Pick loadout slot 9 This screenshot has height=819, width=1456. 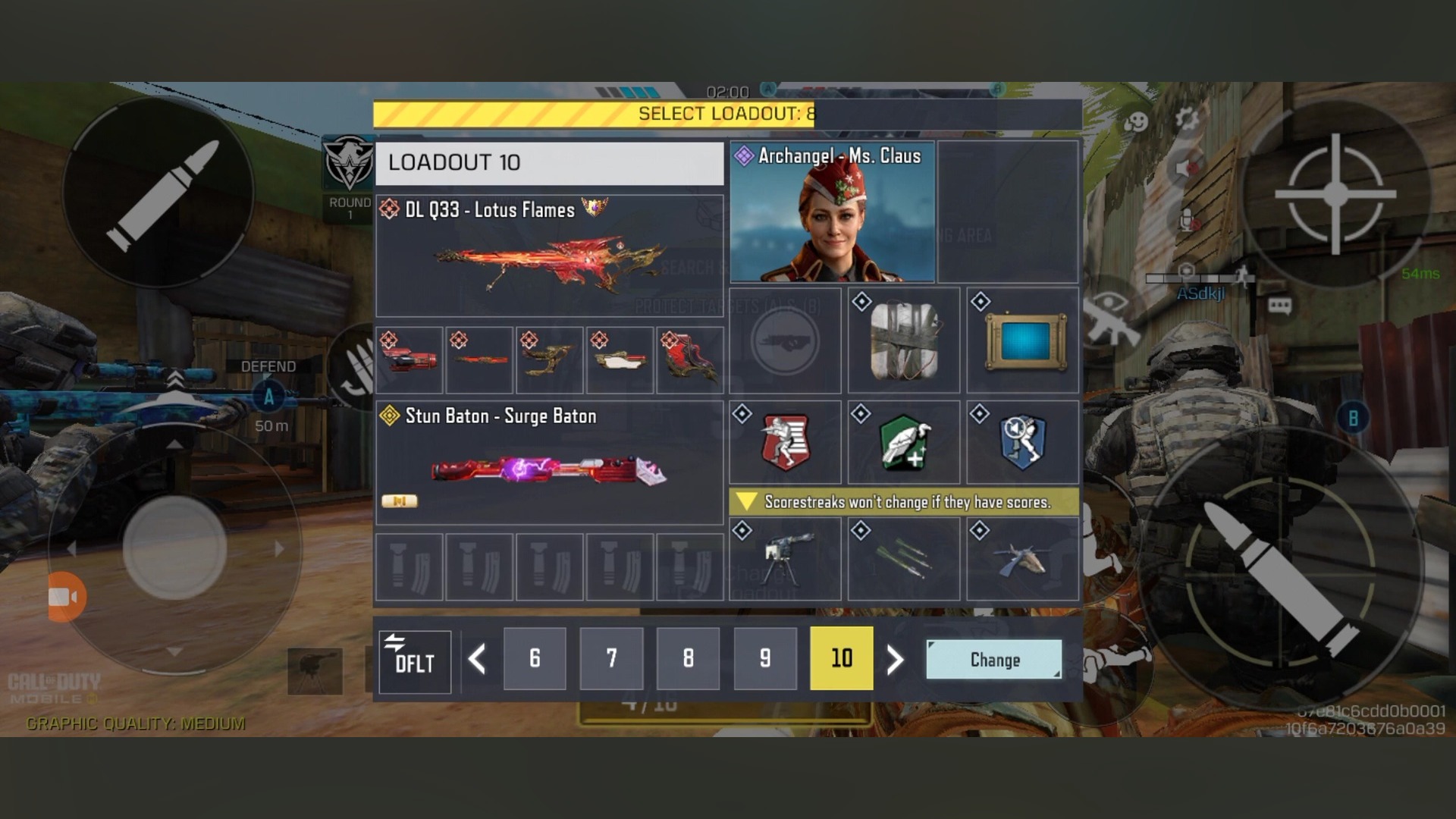(764, 658)
